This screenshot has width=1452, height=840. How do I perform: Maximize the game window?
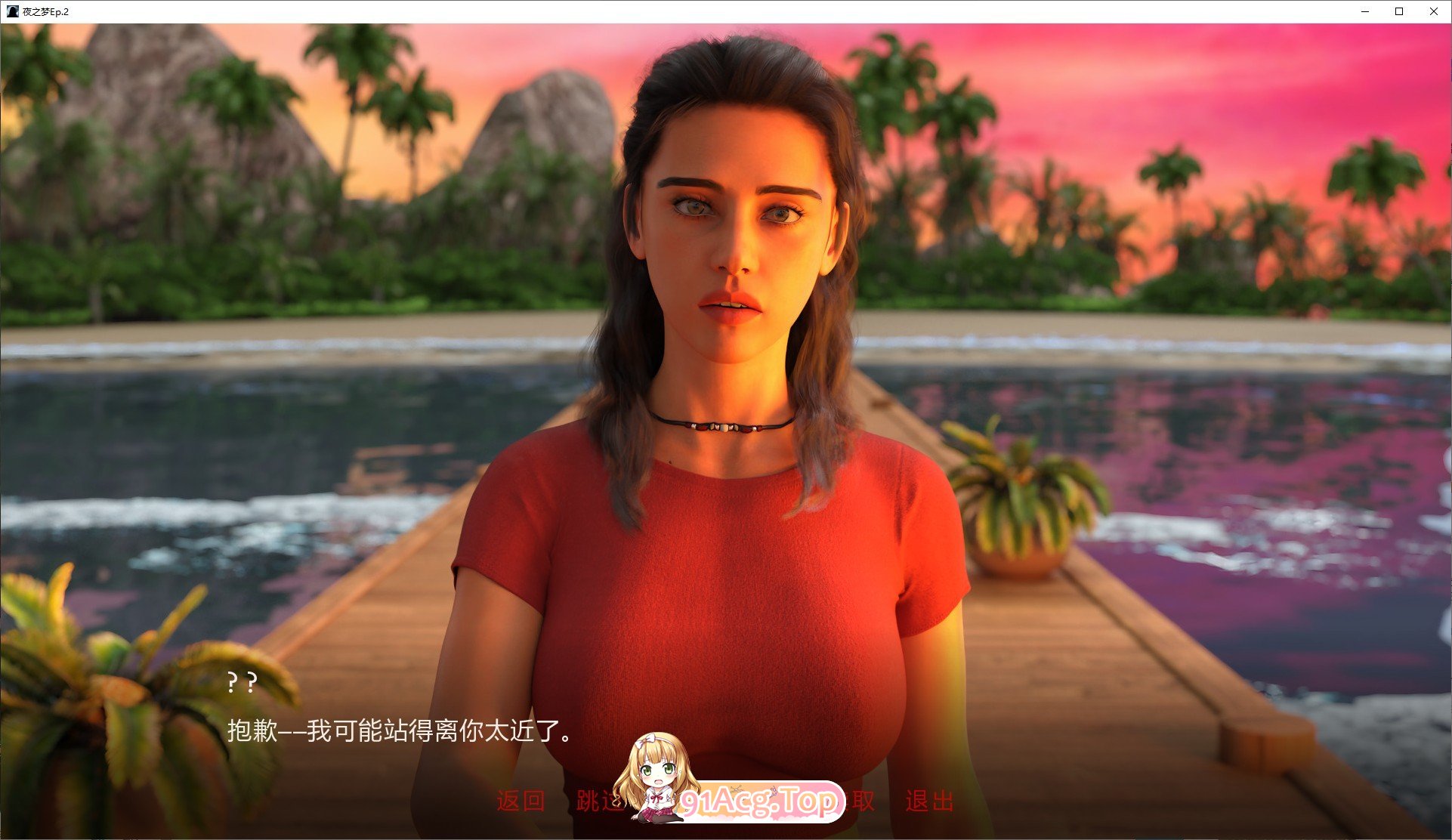(1398, 11)
